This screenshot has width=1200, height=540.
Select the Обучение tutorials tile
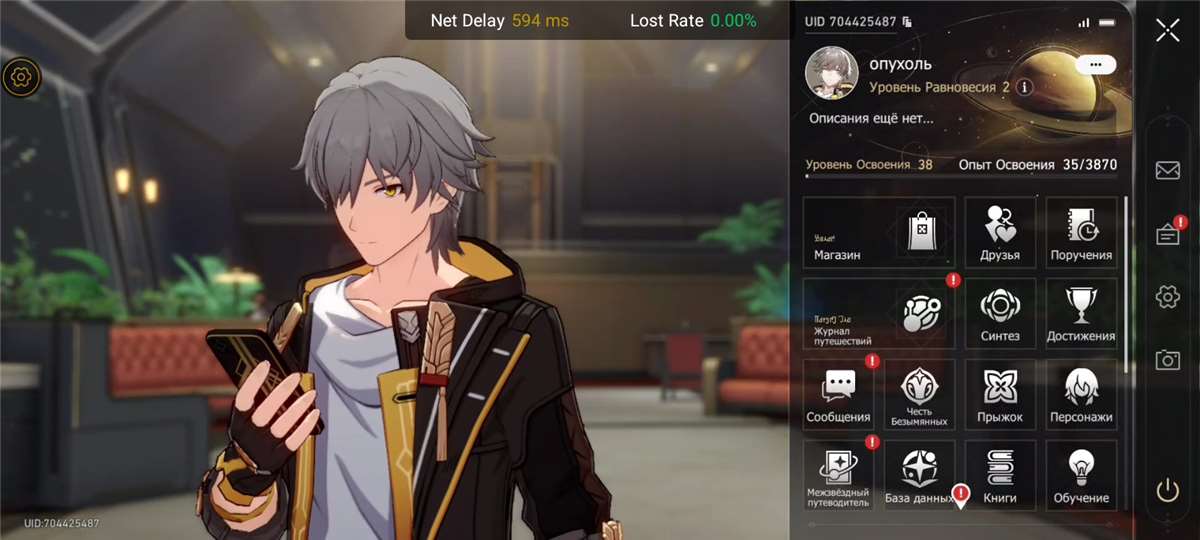(x=1081, y=476)
